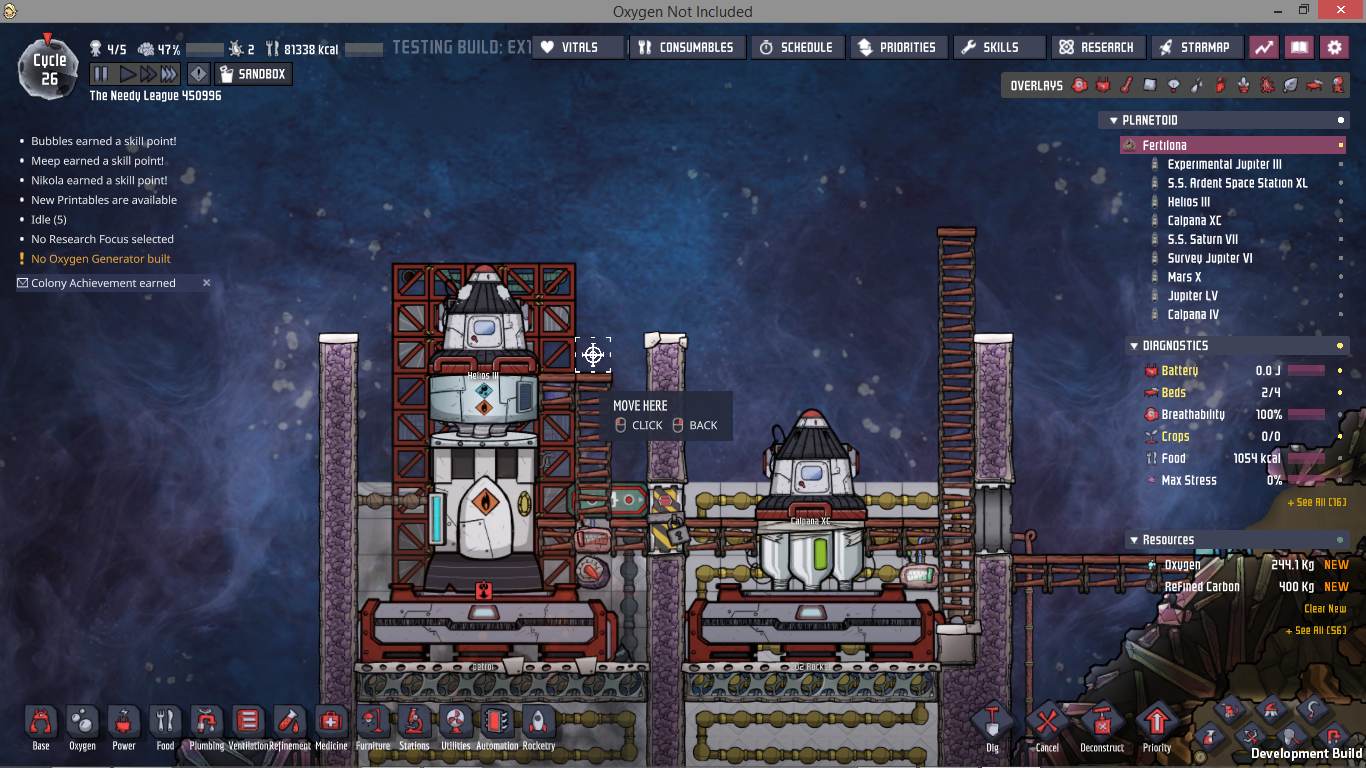1366x768 pixels.
Task: Expand diagnostics with See All (16)
Action: point(1316,502)
